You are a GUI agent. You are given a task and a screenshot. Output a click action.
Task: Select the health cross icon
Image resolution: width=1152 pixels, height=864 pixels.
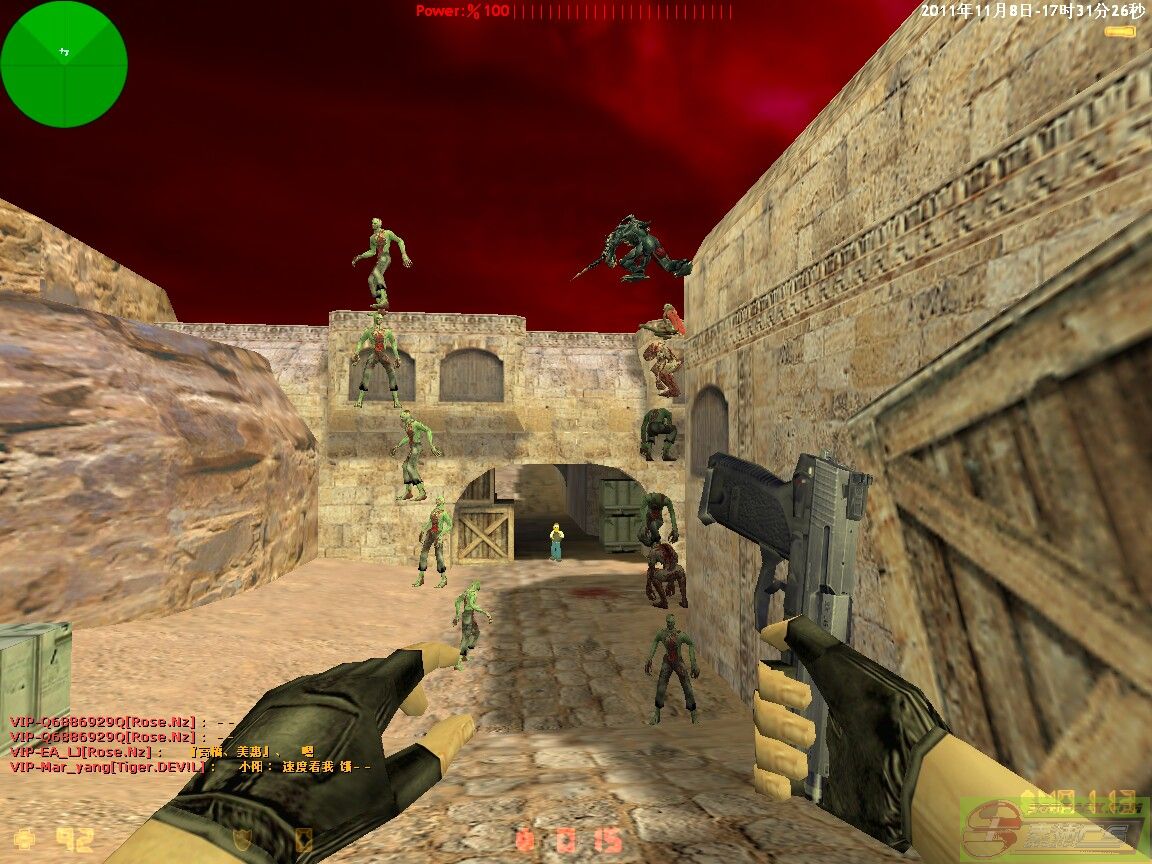pyautogui.click(x=25, y=838)
